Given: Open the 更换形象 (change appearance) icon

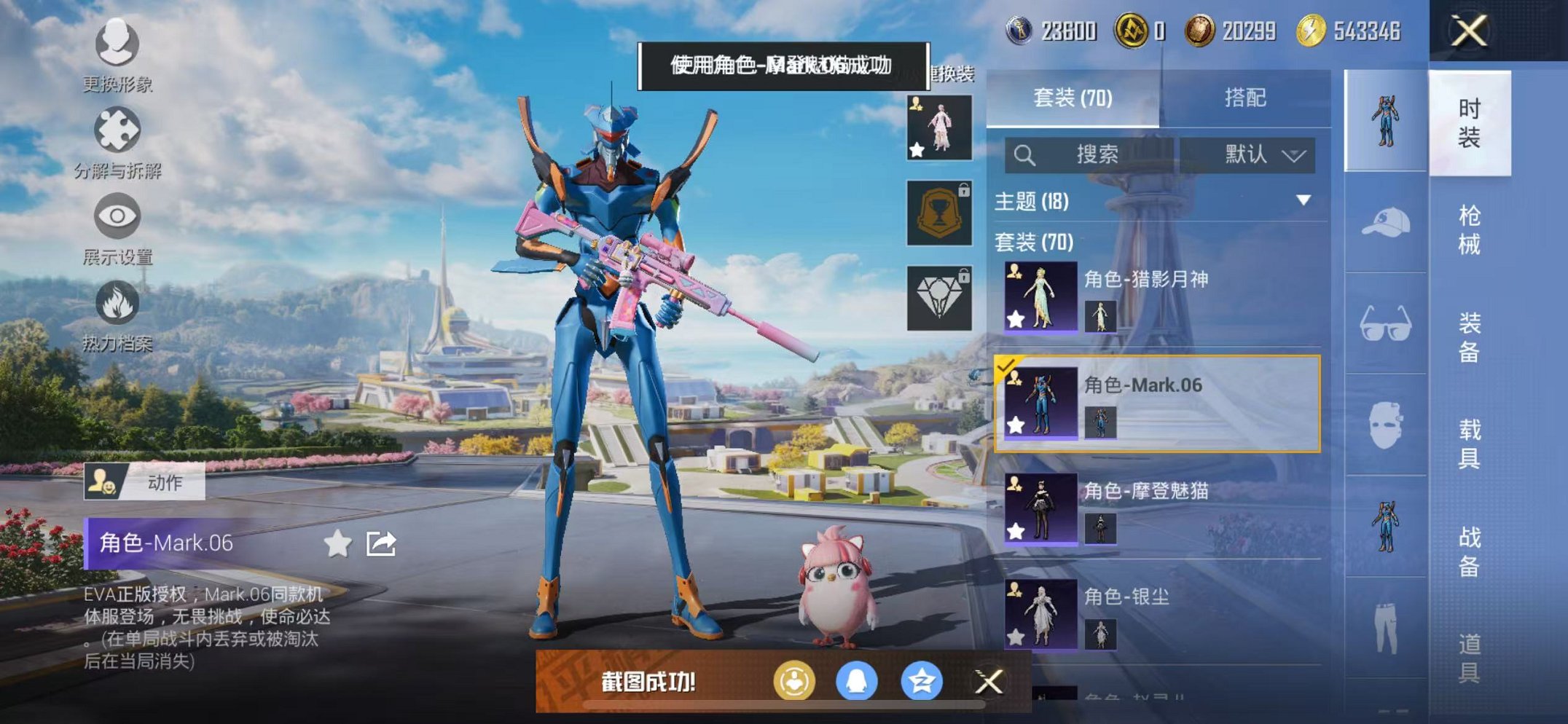Looking at the screenshot, I should point(117,45).
